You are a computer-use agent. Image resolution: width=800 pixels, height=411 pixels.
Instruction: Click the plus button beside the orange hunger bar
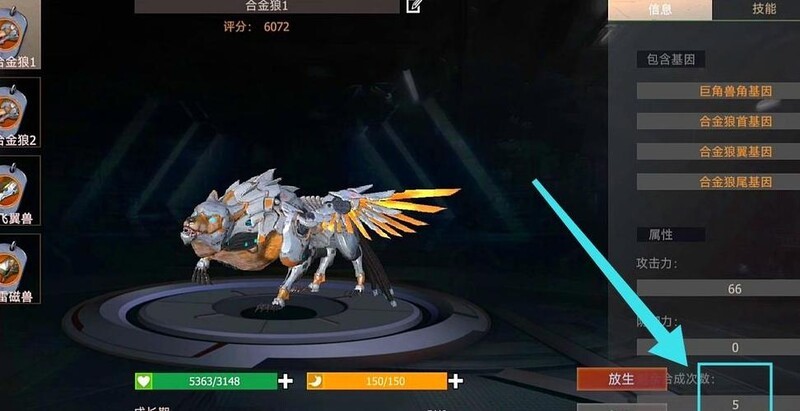457,381
